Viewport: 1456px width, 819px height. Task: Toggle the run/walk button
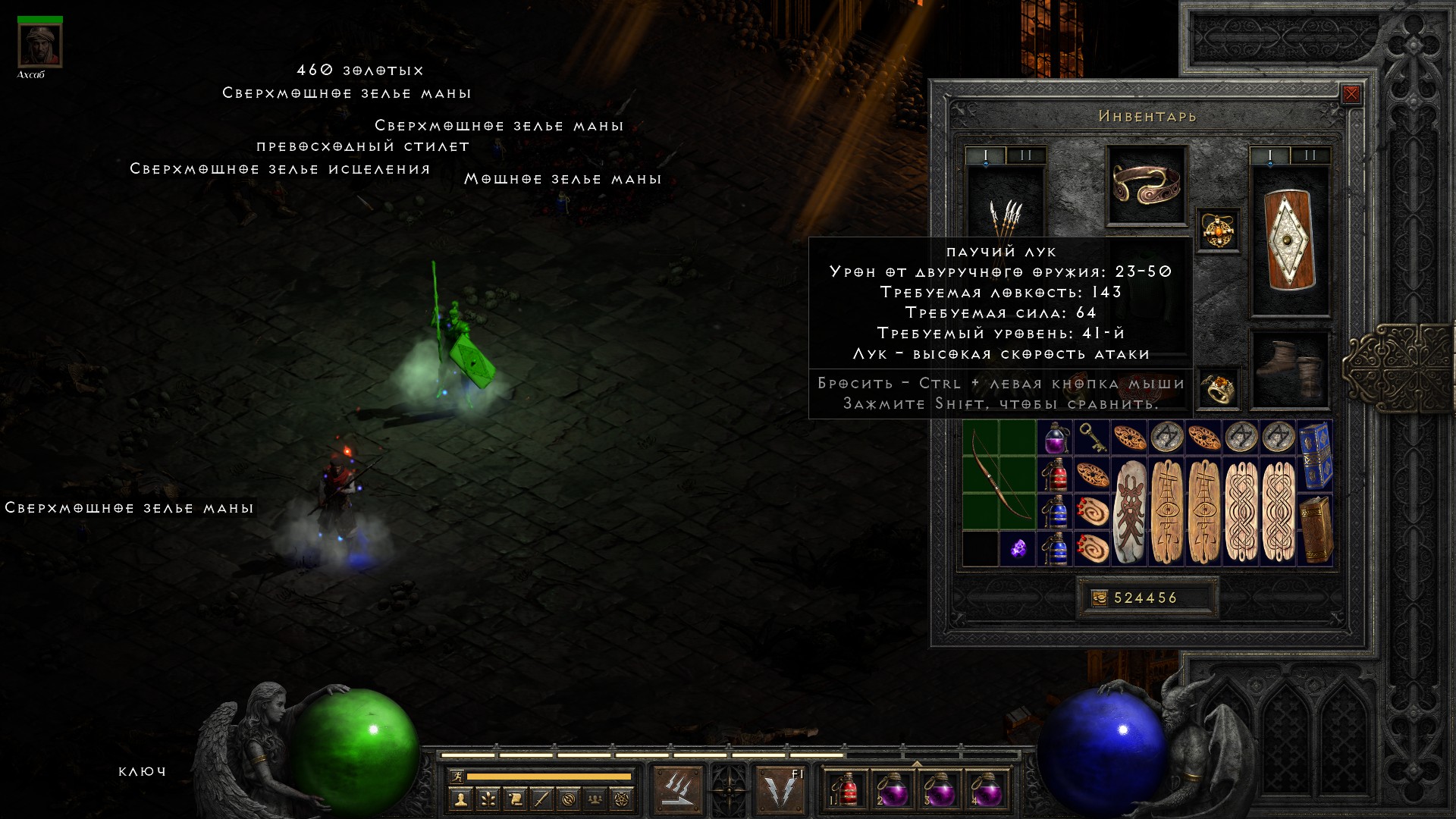(x=457, y=776)
